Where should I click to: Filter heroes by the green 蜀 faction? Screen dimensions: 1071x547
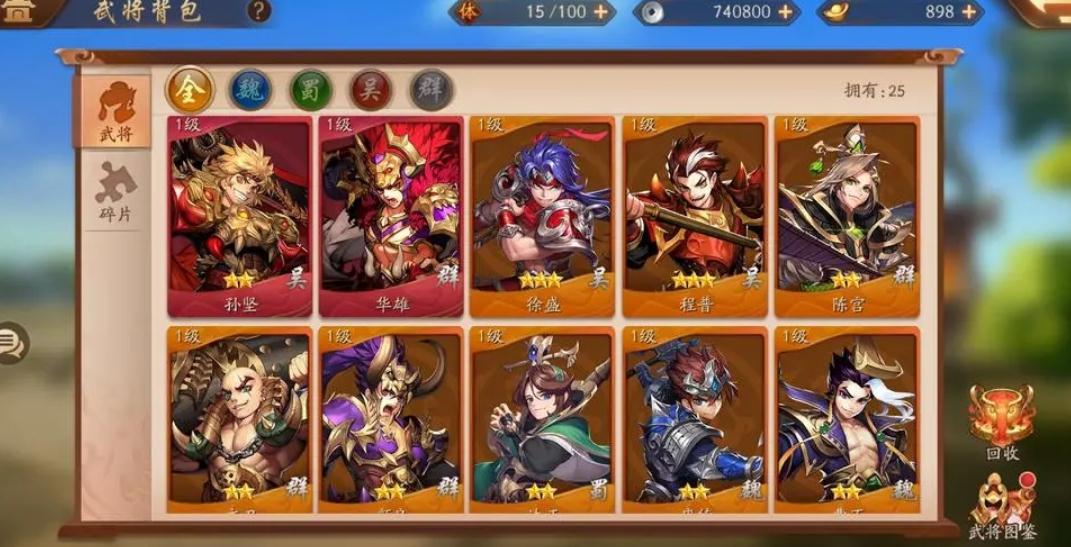click(310, 90)
